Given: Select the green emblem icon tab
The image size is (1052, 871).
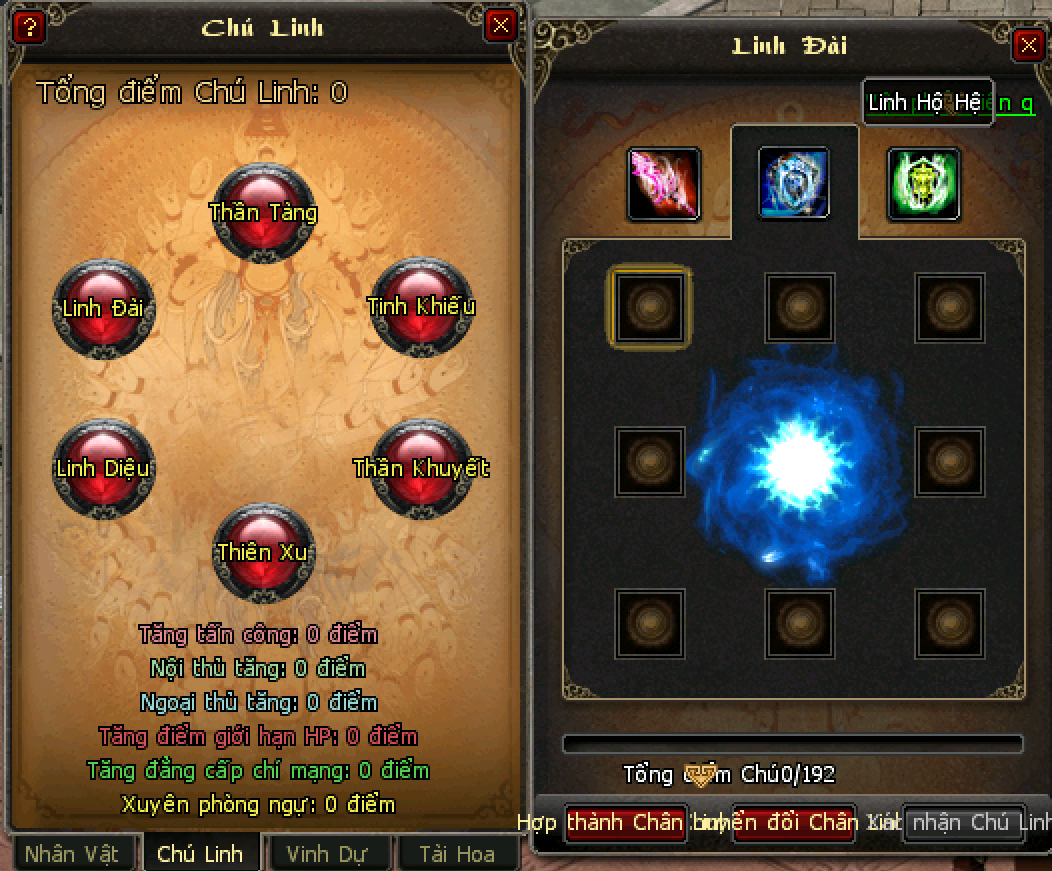Looking at the screenshot, I should point(923,184).
